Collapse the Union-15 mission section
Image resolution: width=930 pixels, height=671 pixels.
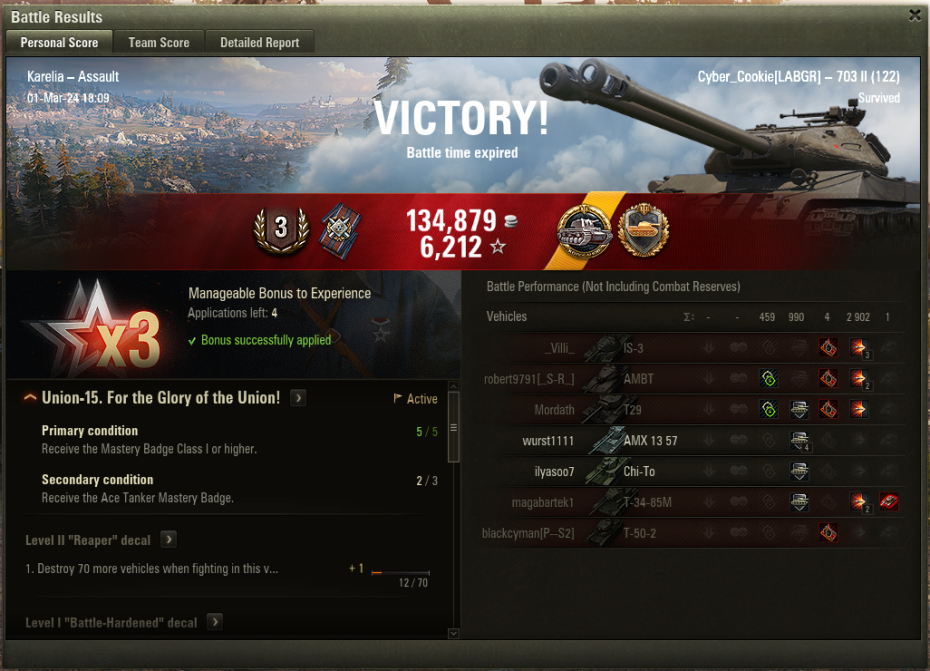[31, 398]
